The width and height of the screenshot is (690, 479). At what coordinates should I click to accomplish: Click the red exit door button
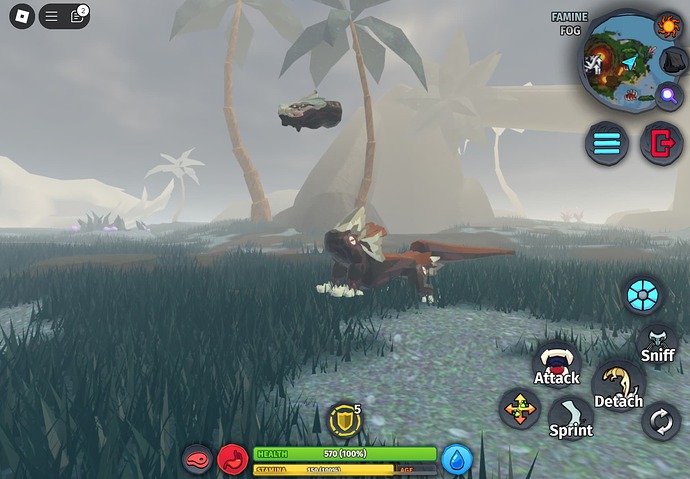point(660,143)
